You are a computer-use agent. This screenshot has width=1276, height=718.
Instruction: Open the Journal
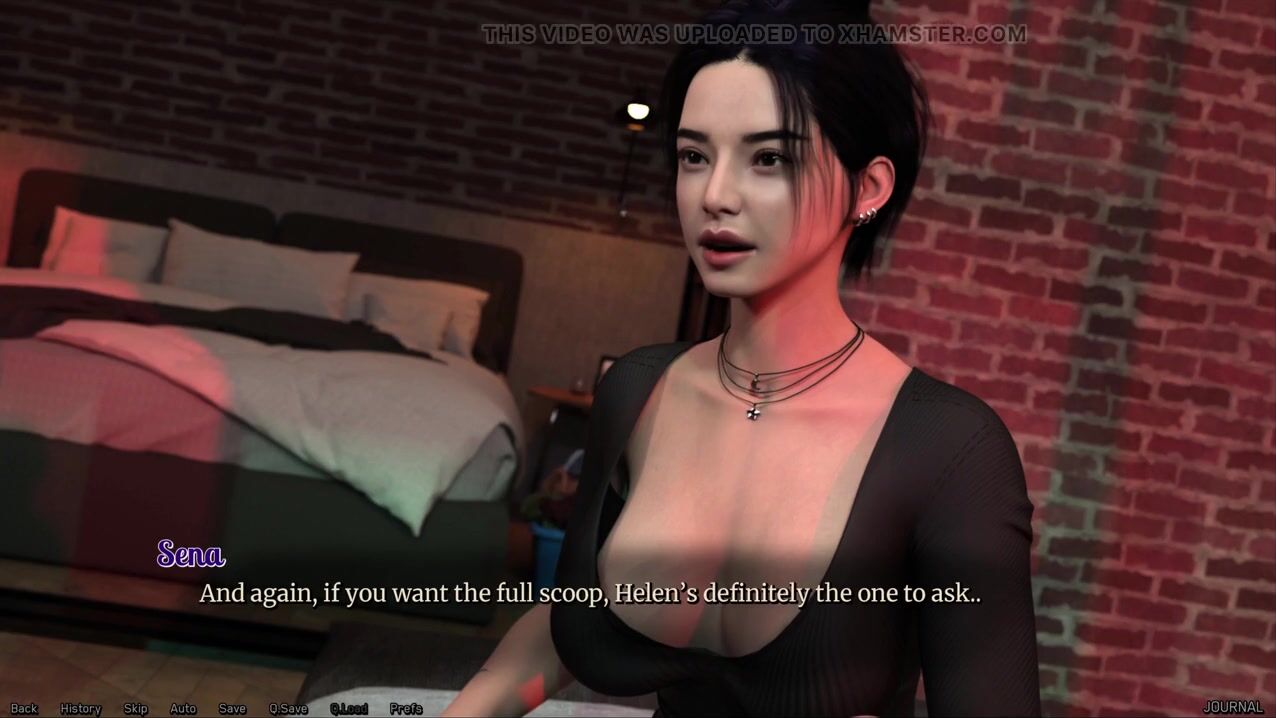[1232, 707]
